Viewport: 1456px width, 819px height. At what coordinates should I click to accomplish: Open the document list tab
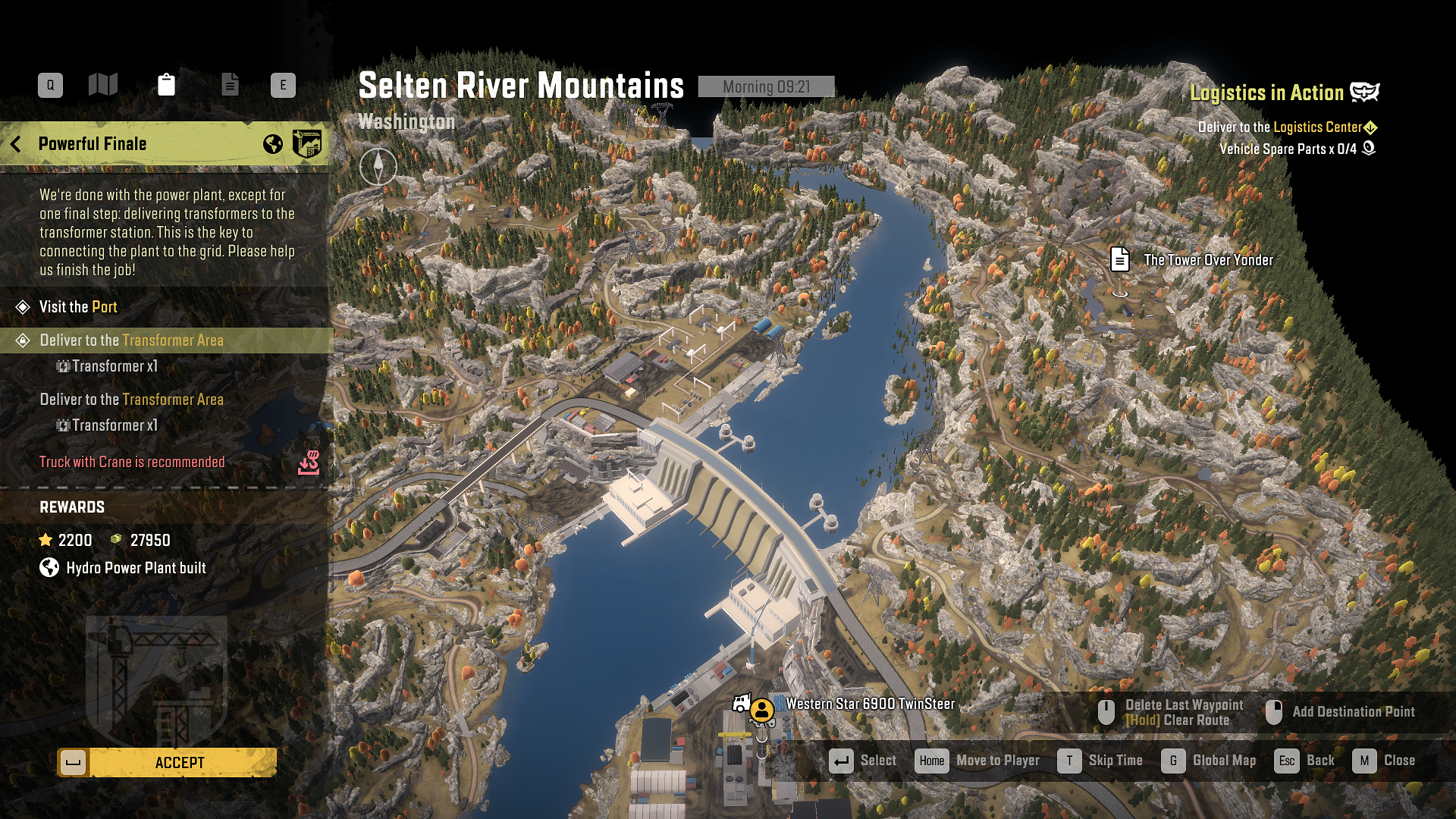[x=230, y=85]
